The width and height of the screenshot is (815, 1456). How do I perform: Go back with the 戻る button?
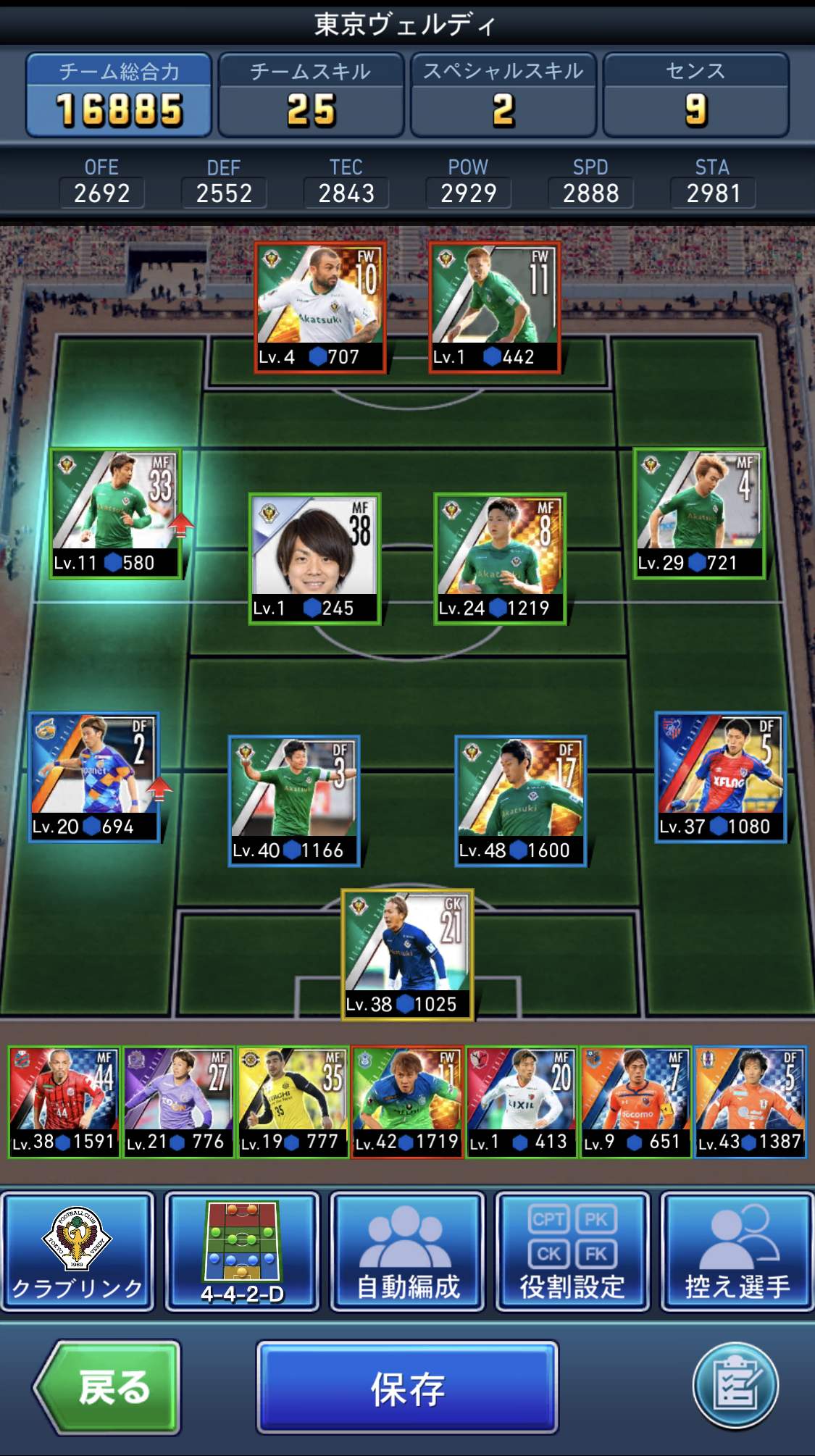[x=109, y=1387]
